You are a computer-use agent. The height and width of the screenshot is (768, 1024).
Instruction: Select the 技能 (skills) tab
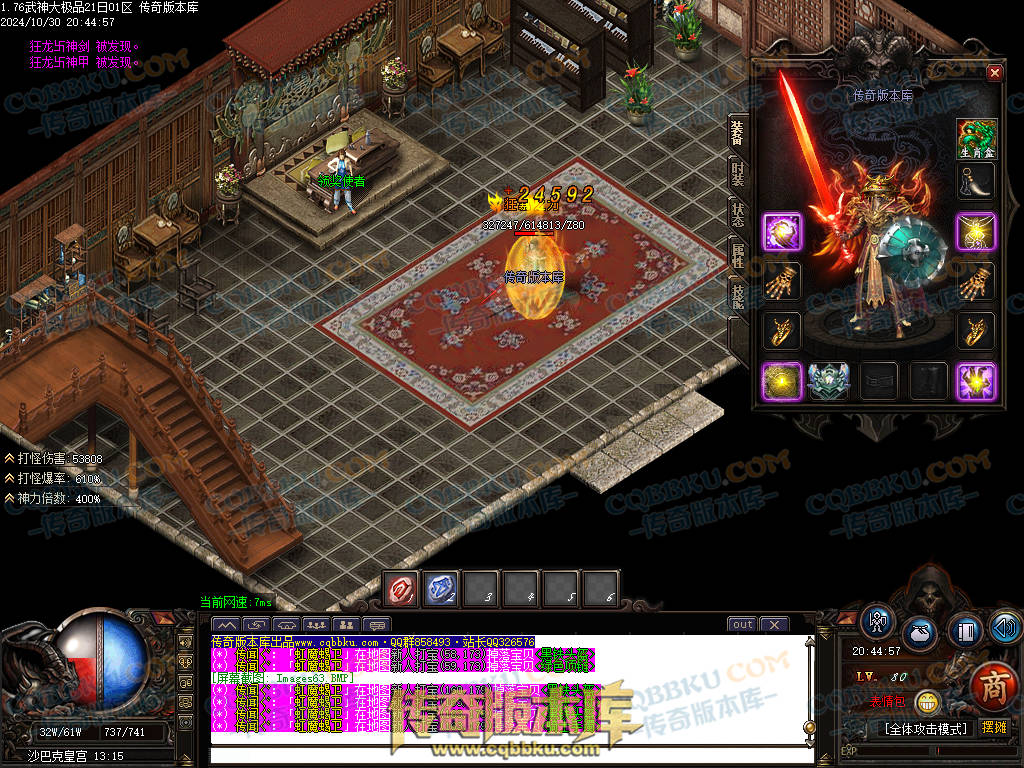coord(737,297)
